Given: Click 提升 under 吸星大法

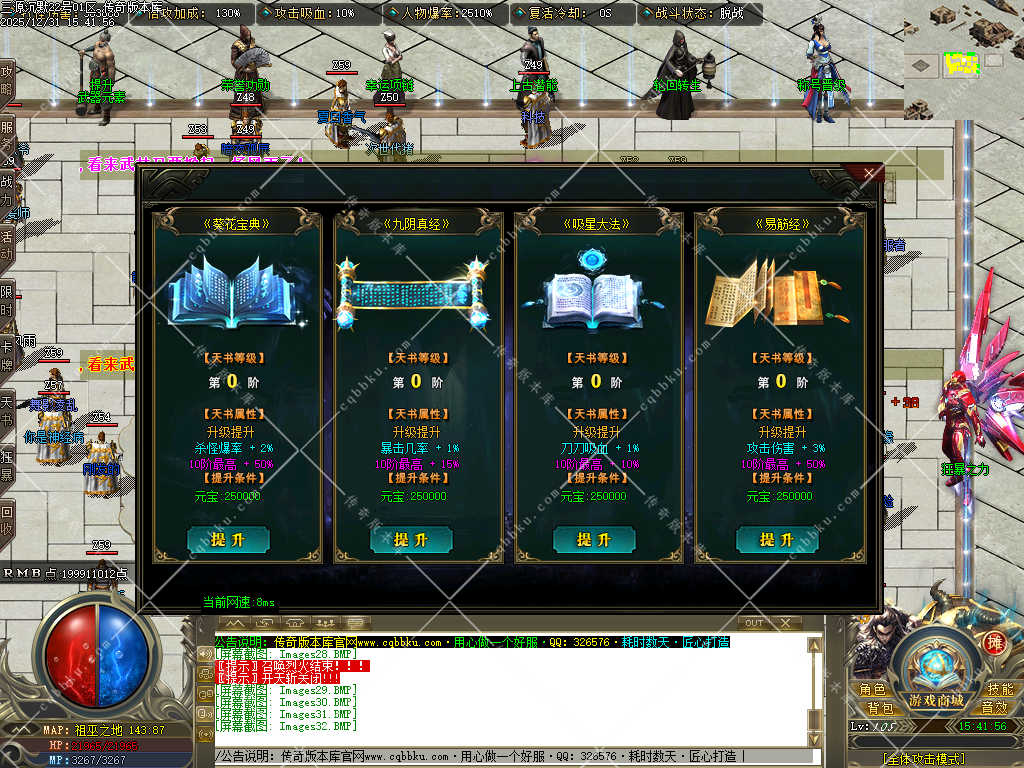Looking at the screenshot, I should click(593, 540).
